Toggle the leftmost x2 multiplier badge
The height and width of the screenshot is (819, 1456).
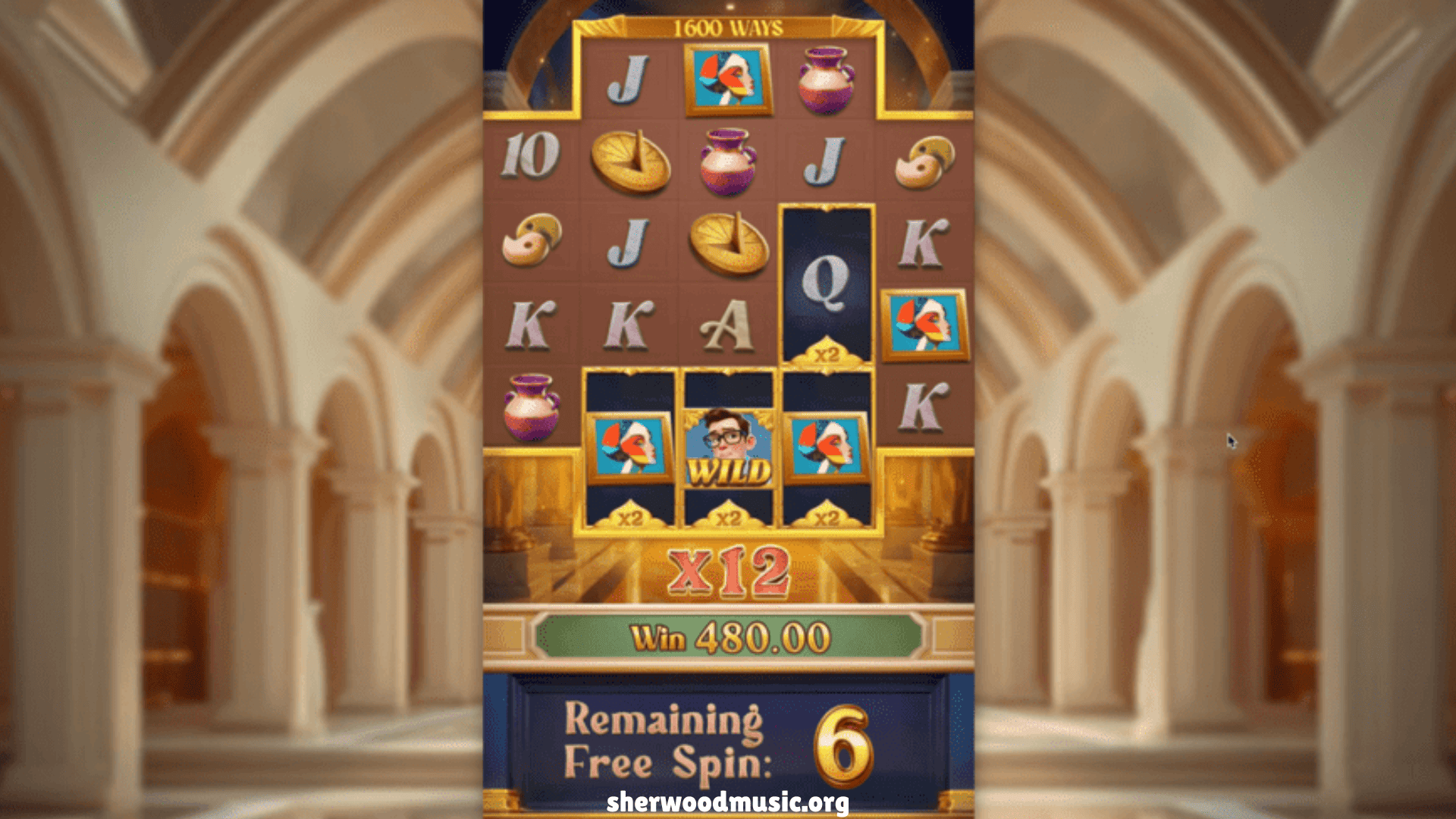[x=632, y=519]
